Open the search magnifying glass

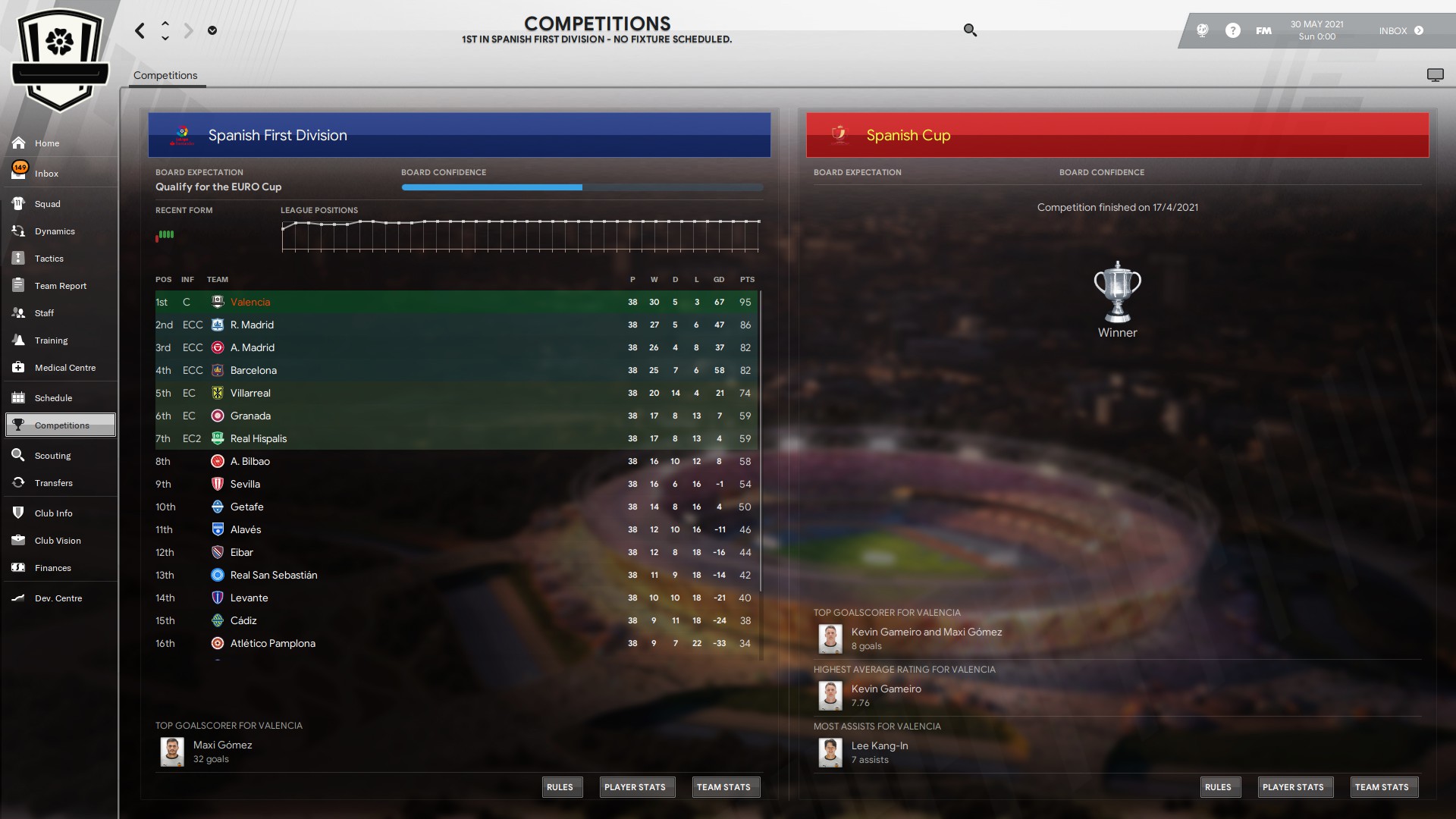tap(970, 30)
